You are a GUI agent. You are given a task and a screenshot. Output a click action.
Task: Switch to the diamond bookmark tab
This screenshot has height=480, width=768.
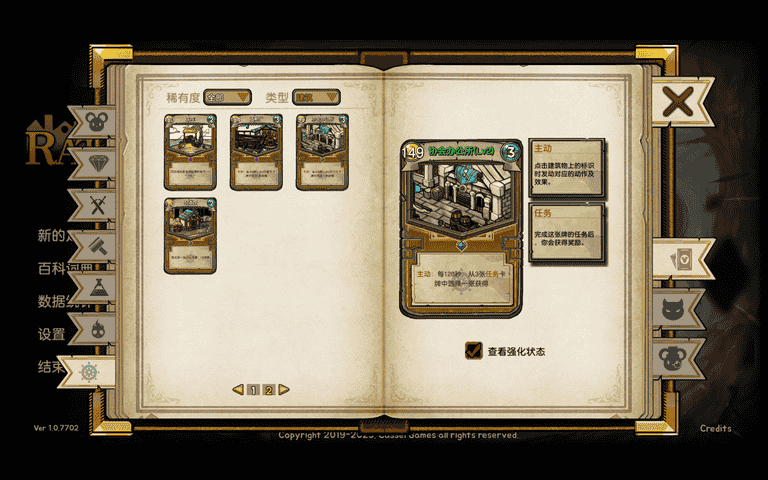97,163
